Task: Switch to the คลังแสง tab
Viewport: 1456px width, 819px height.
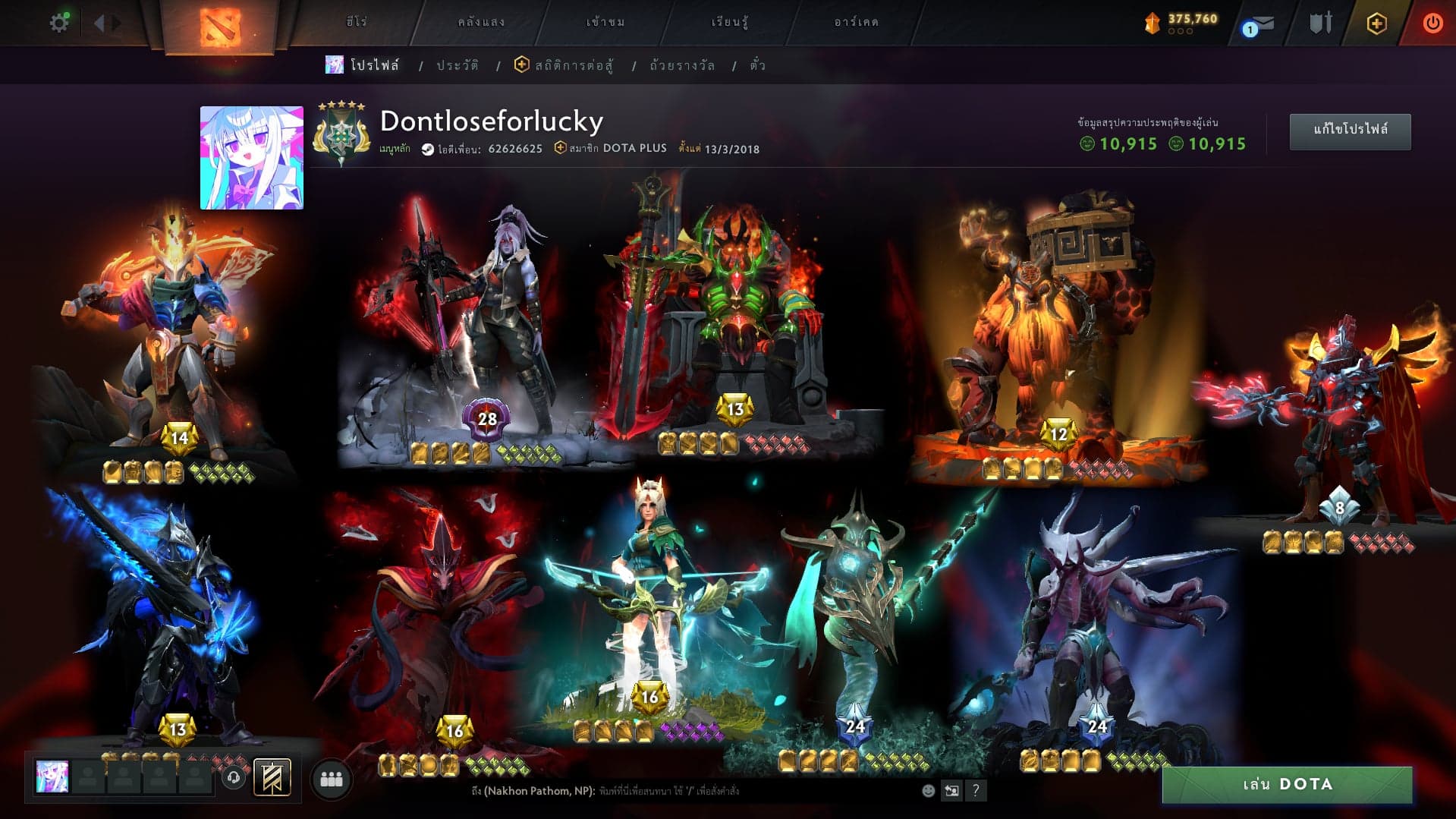Action: pyautogui.click(x=481, y=22)
